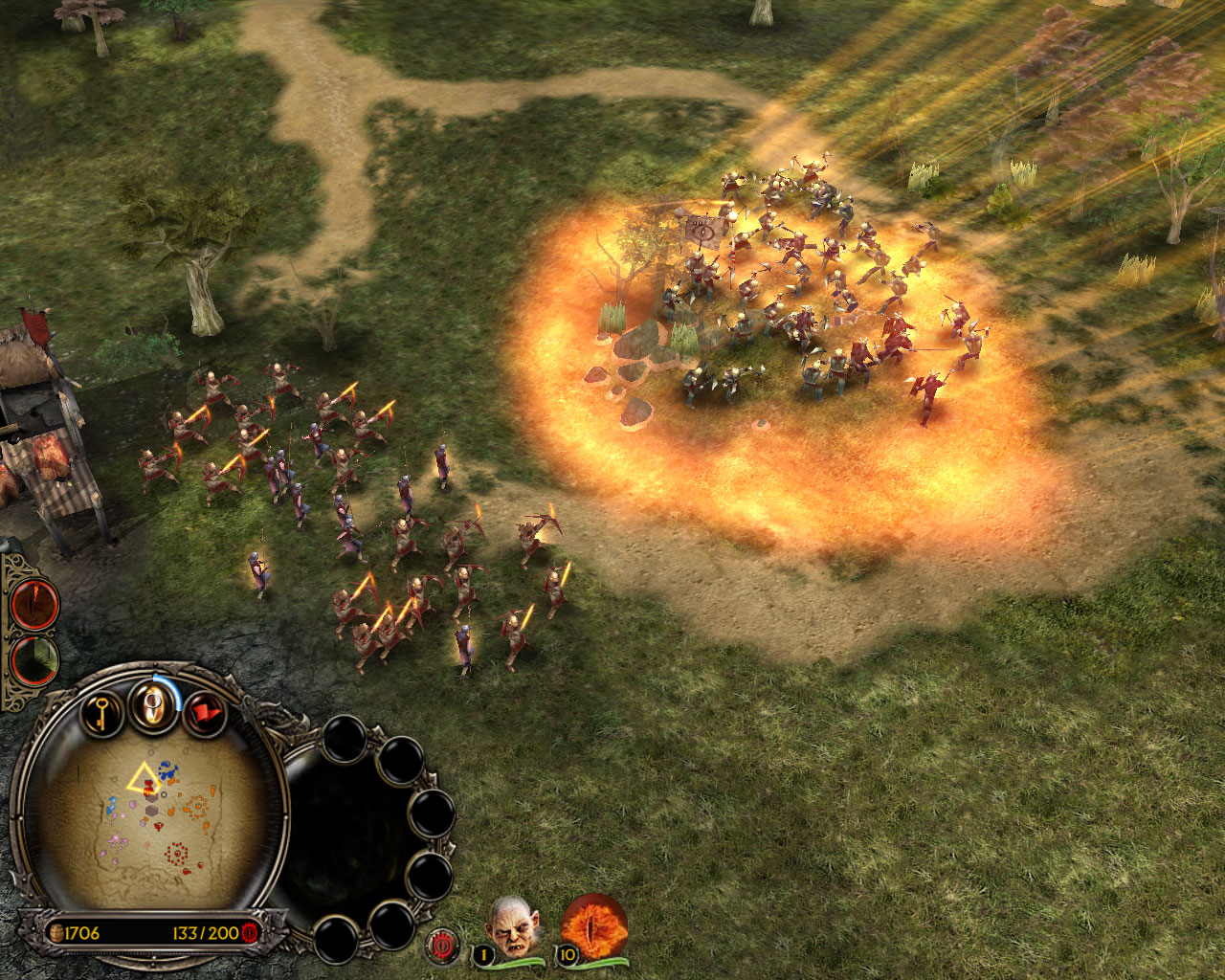
Task: Click the red flag objectives button
Action: [205, 713]
